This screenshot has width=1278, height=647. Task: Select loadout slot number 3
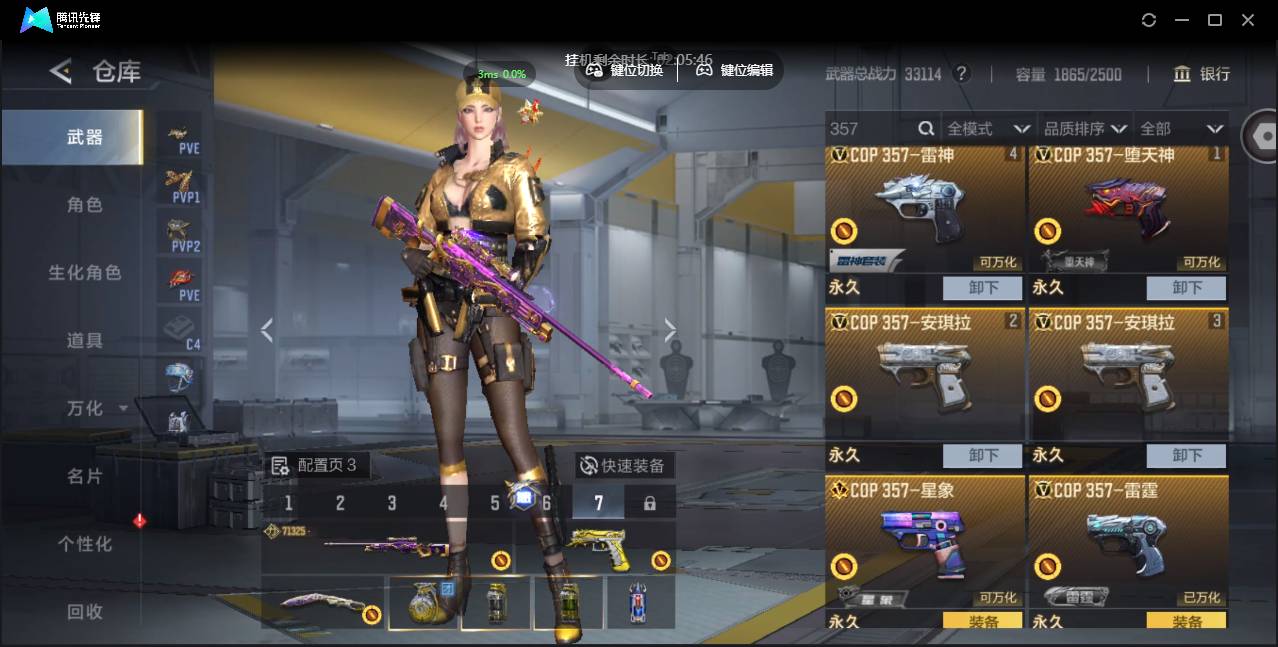(391, 503)
